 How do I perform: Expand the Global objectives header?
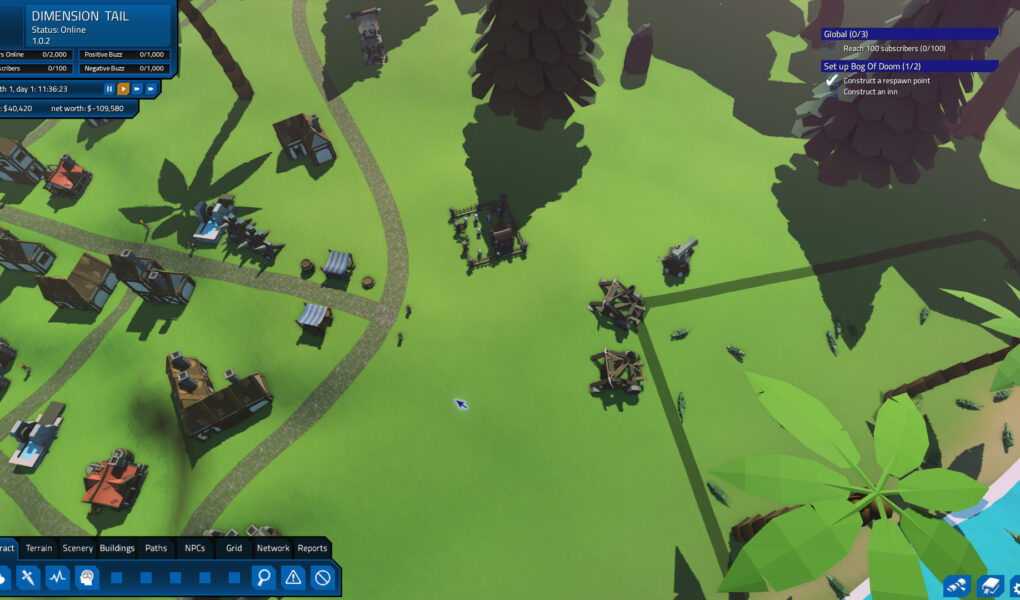coord(909,34)
